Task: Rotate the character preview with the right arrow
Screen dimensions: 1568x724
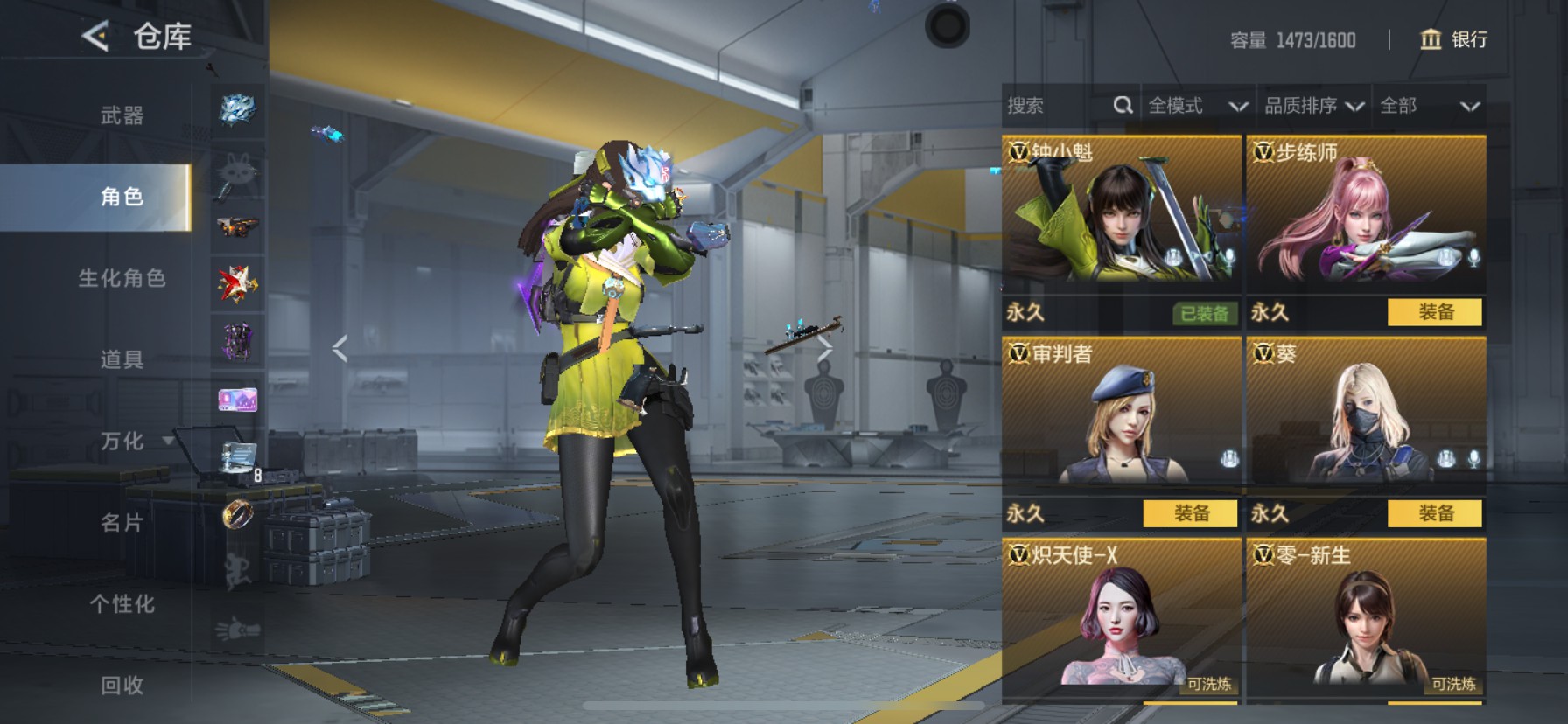Action: [825, 349]
